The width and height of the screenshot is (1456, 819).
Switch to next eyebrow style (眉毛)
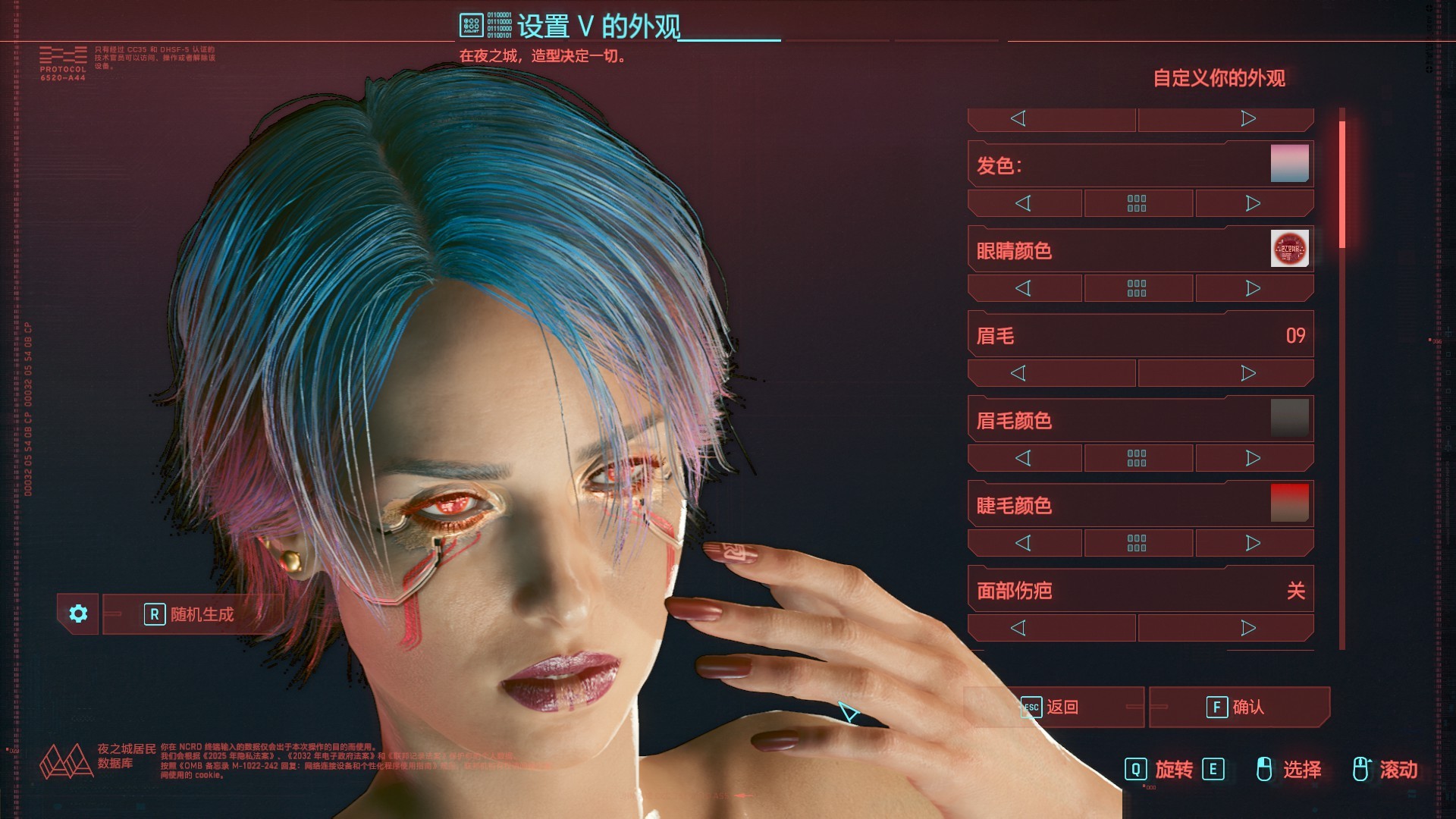pos(1248,373)
